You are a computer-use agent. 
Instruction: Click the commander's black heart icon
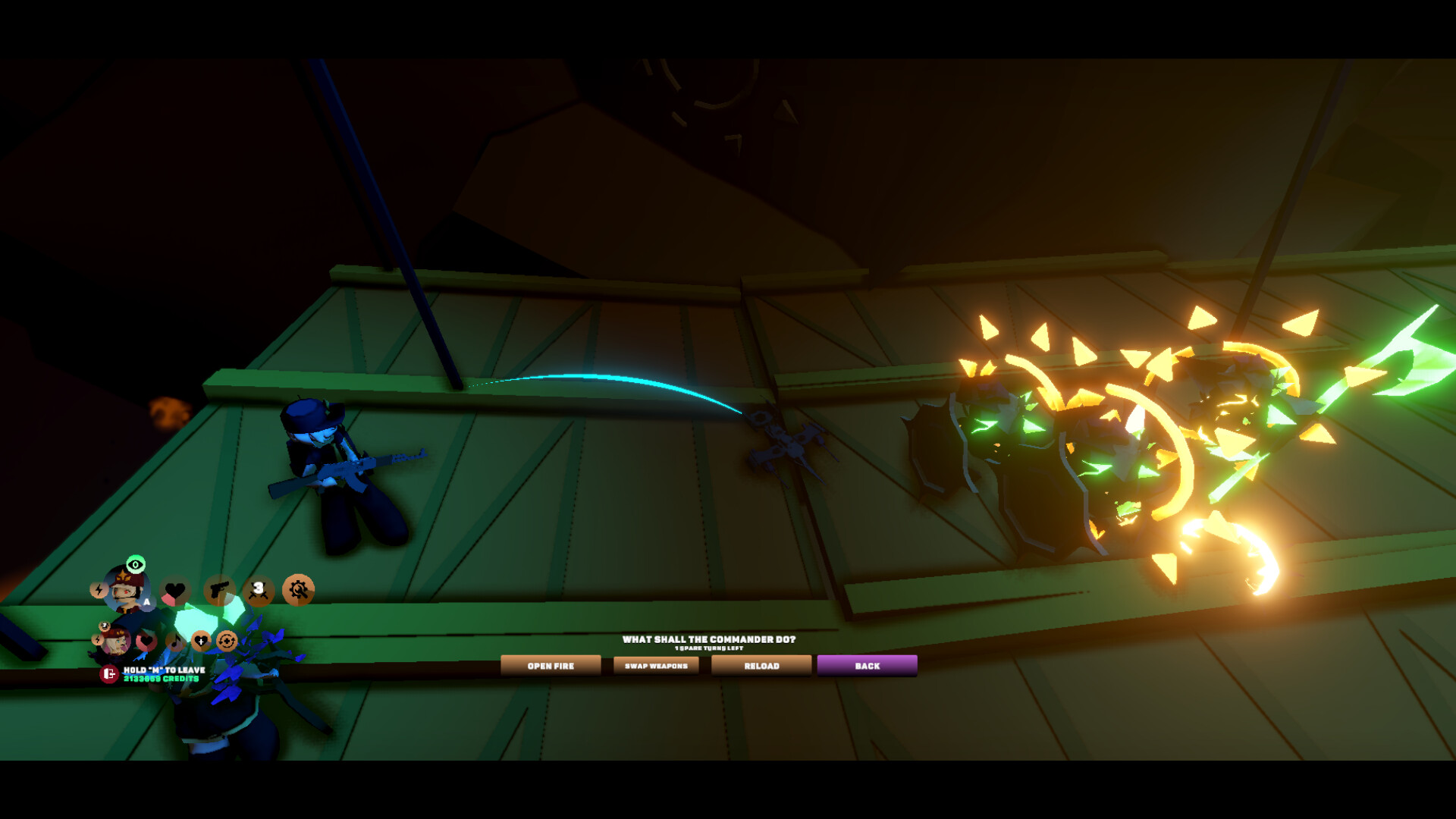(x=175, y=591)
